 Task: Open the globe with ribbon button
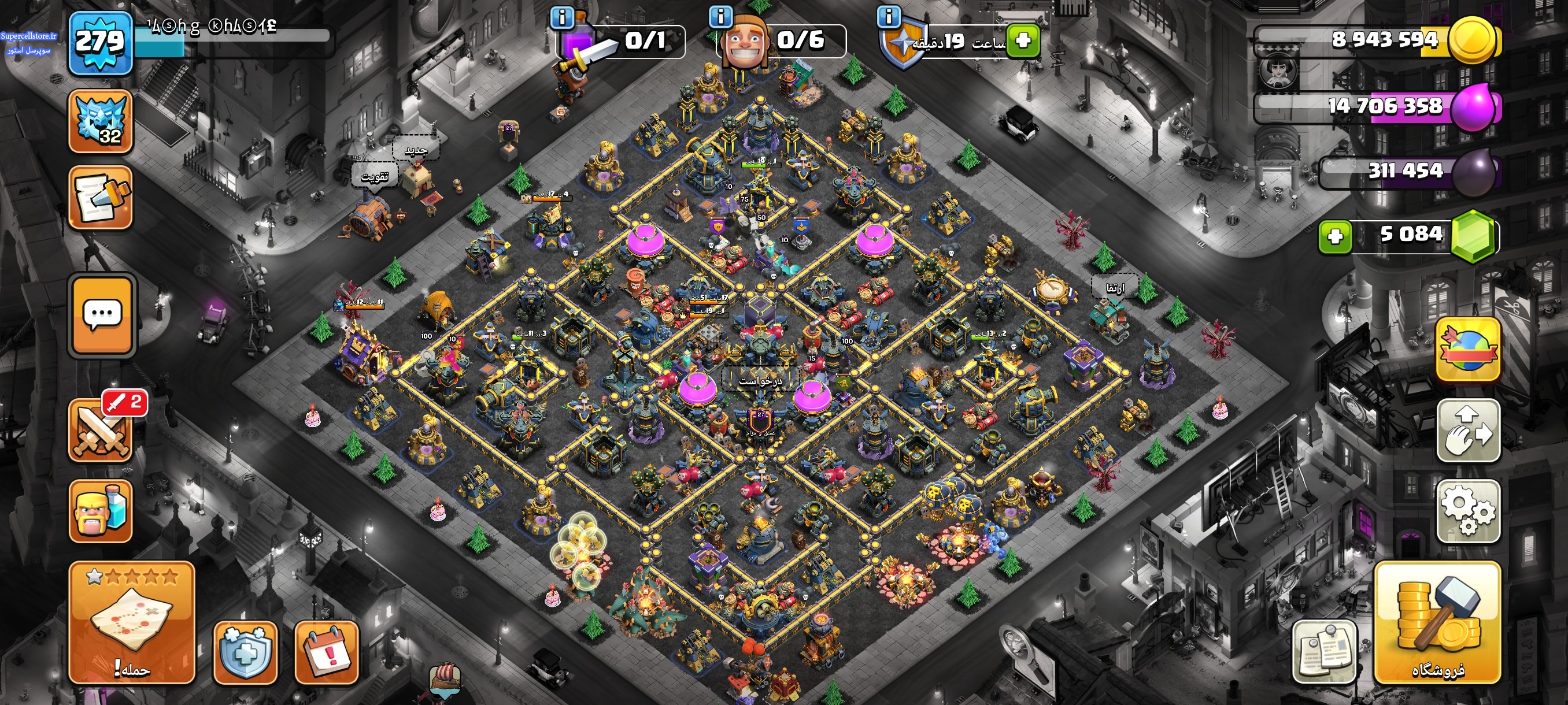(1468, 349)
